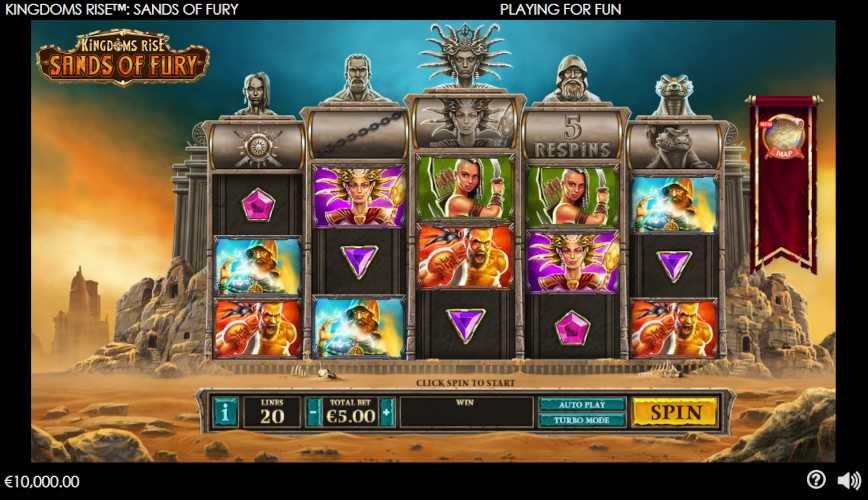Open the help question mark icon
Viewport: 868px width, 500px height.
pyautogui.click(x=816, y=480)
